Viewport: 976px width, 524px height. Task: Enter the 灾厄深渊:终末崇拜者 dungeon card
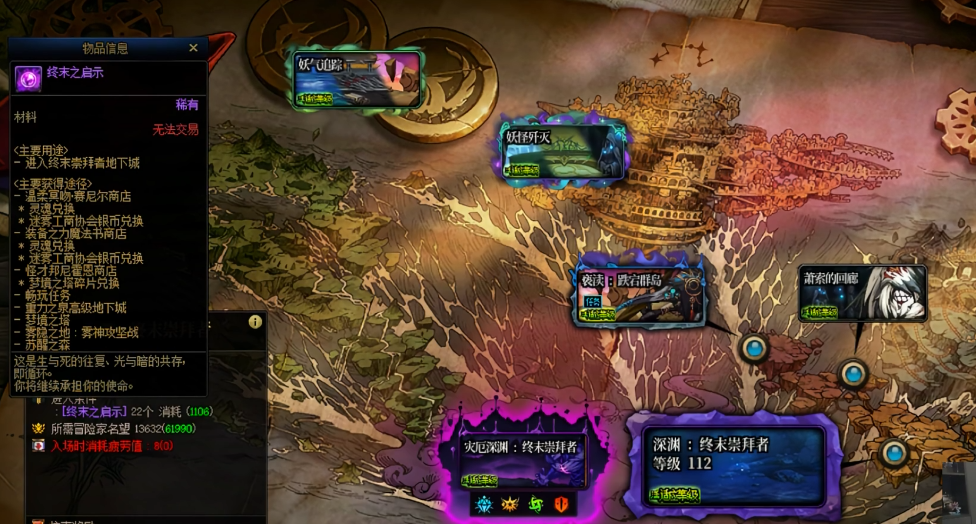[520, 459]
